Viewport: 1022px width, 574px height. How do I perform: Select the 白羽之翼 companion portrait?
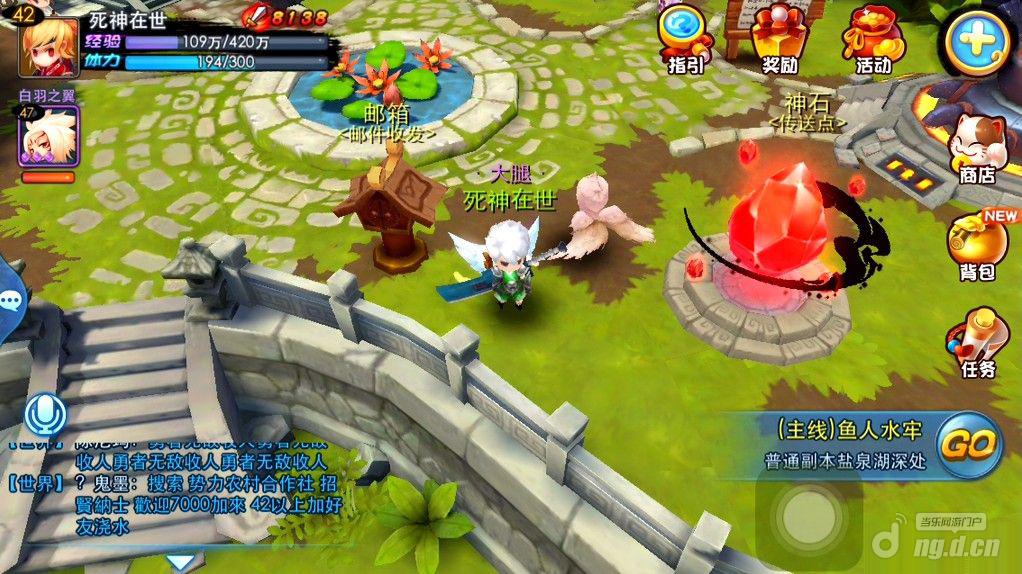click(48, 135)
